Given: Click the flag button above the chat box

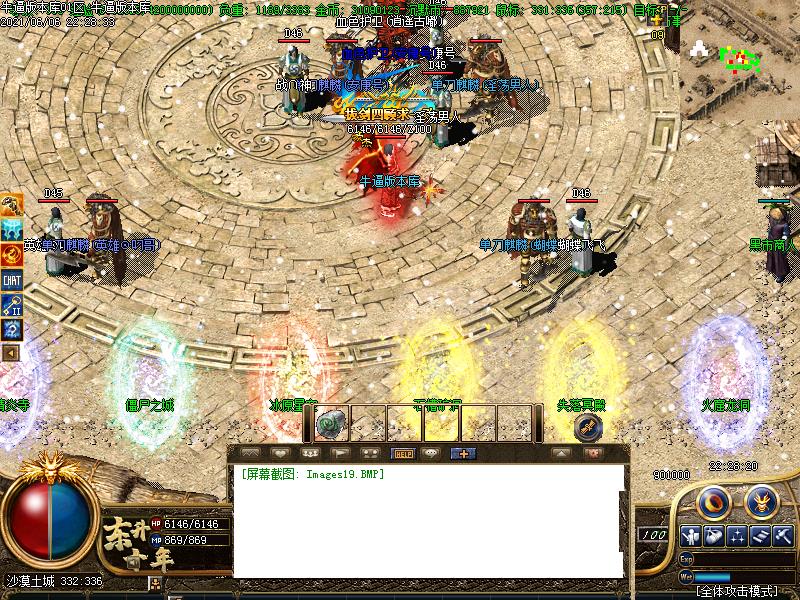Looking at the screenshot, I should (338, 453).
